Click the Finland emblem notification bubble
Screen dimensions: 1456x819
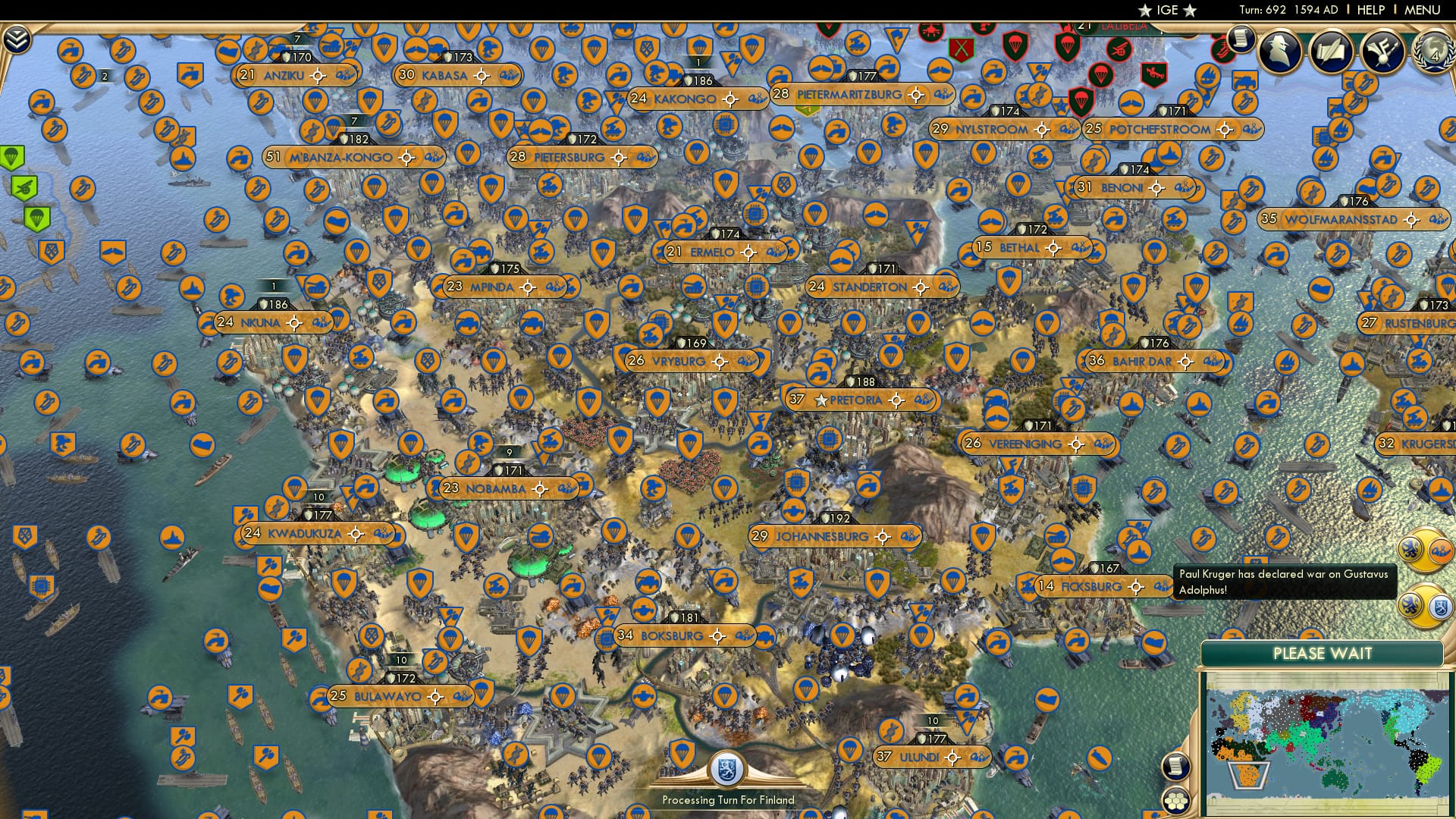(1439, 605)
